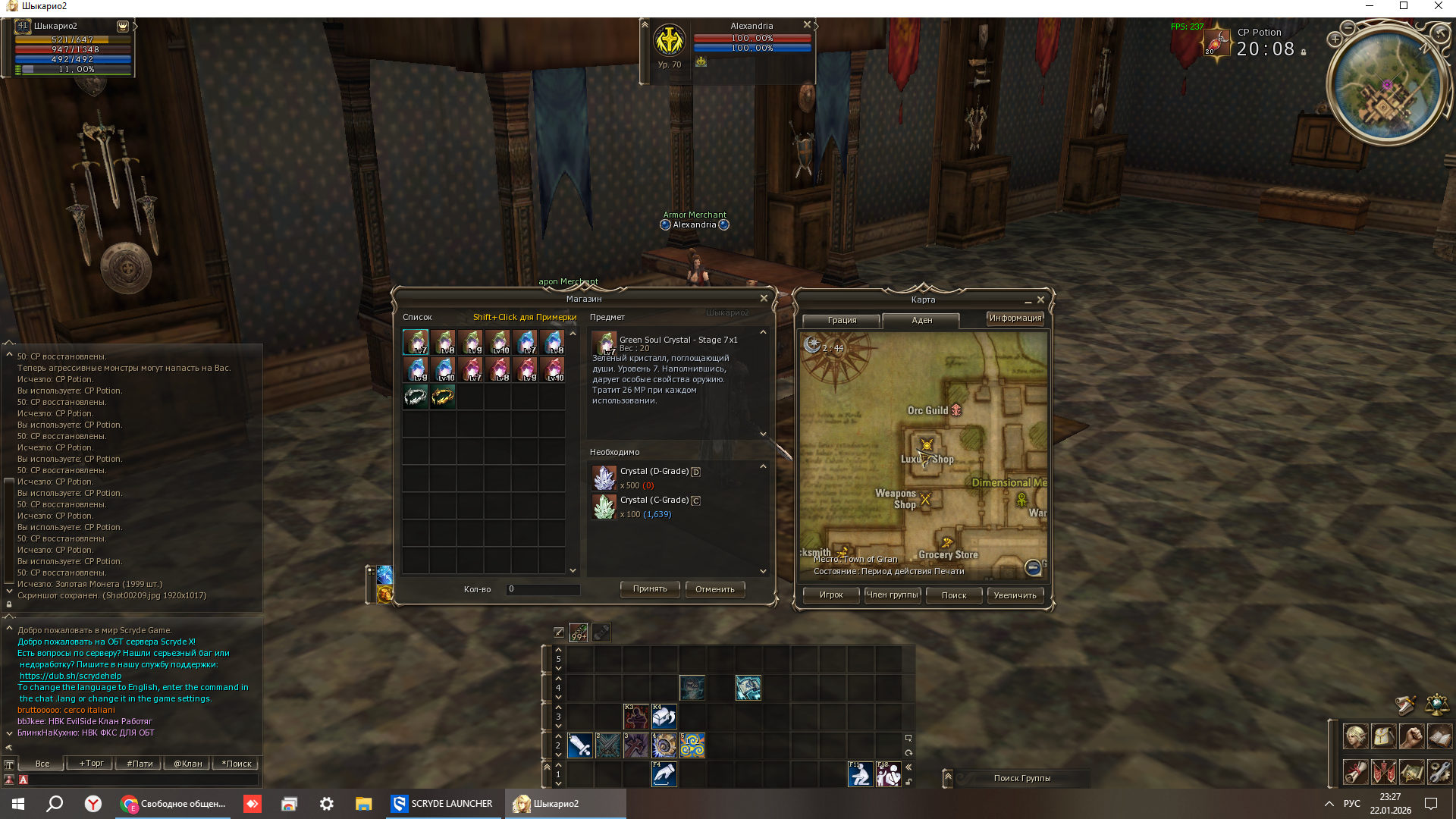The image size is (1456, 819).
Task: Show group members with Член группы
Action: coord(893,595)
